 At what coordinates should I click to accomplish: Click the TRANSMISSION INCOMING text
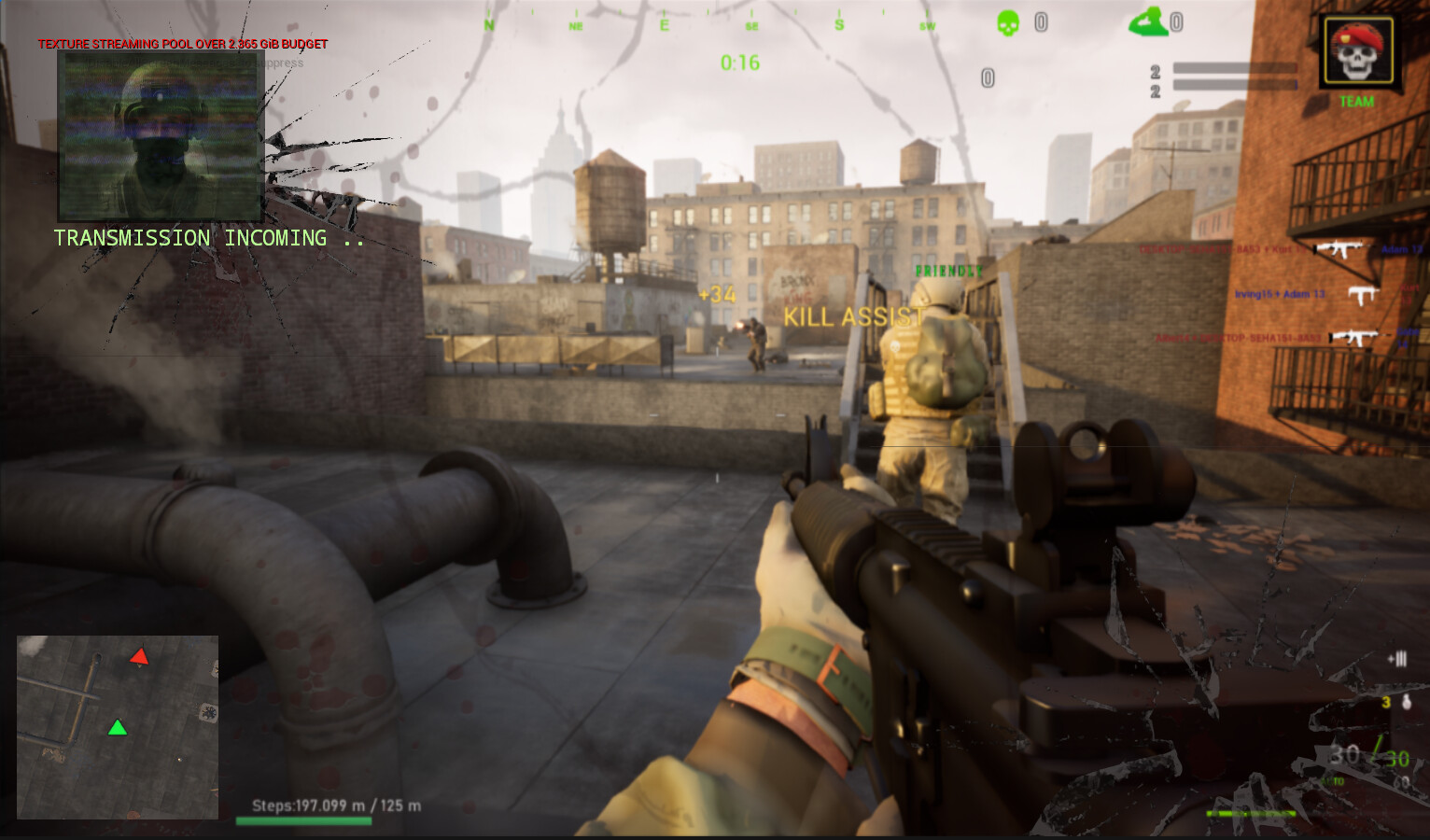(207, 238)
